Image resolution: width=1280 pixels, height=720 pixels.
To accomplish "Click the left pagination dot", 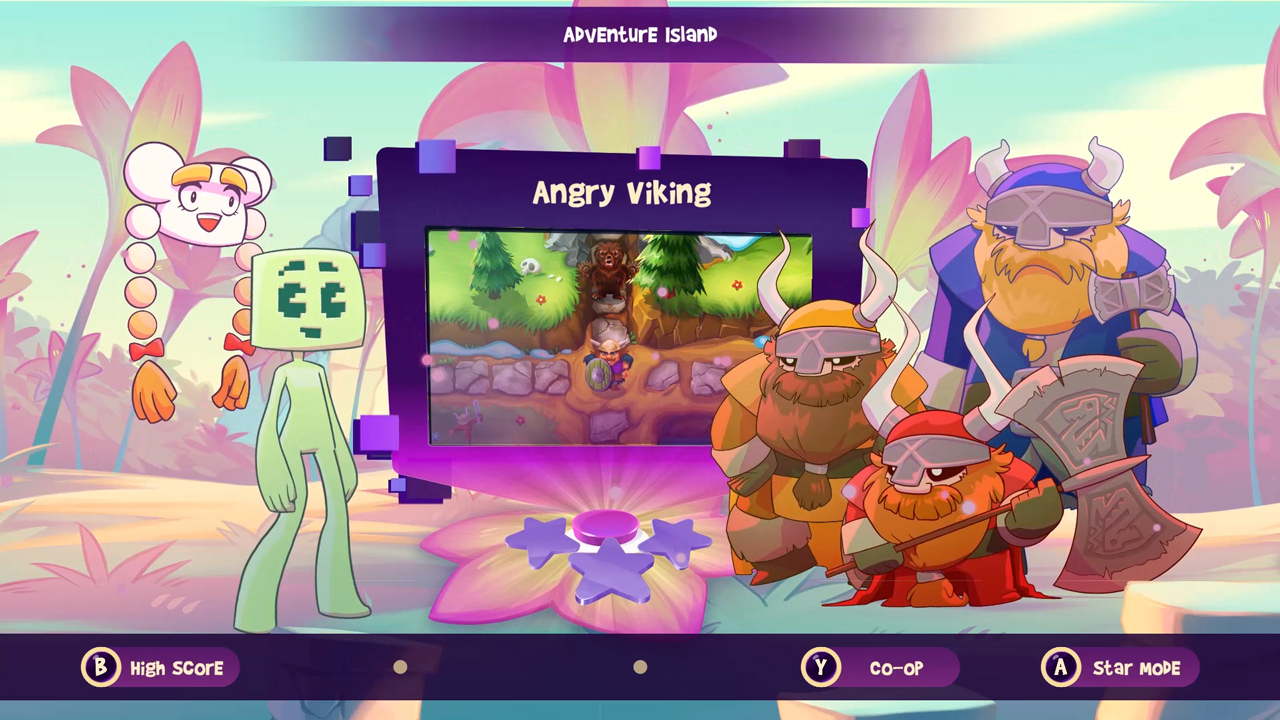I will point(400,667).
